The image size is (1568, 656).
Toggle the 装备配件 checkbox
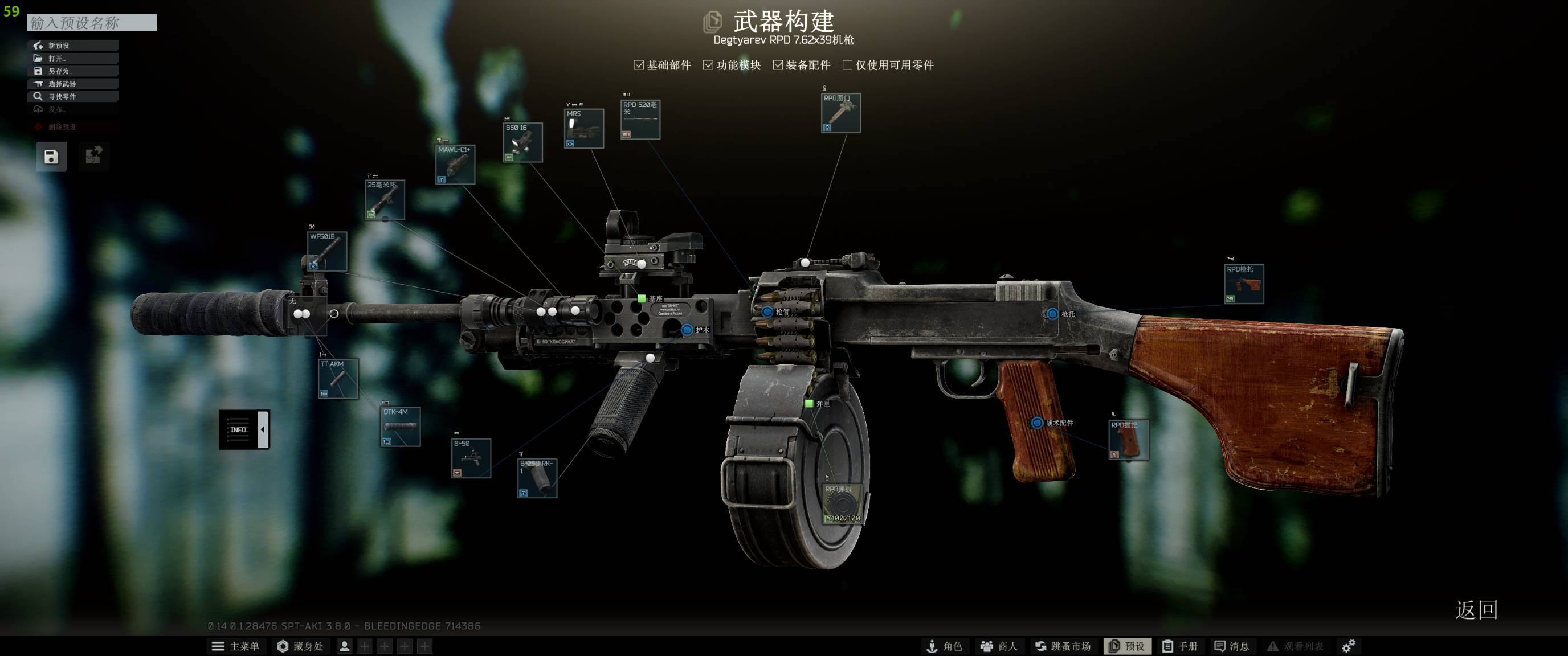click(778, 65)
